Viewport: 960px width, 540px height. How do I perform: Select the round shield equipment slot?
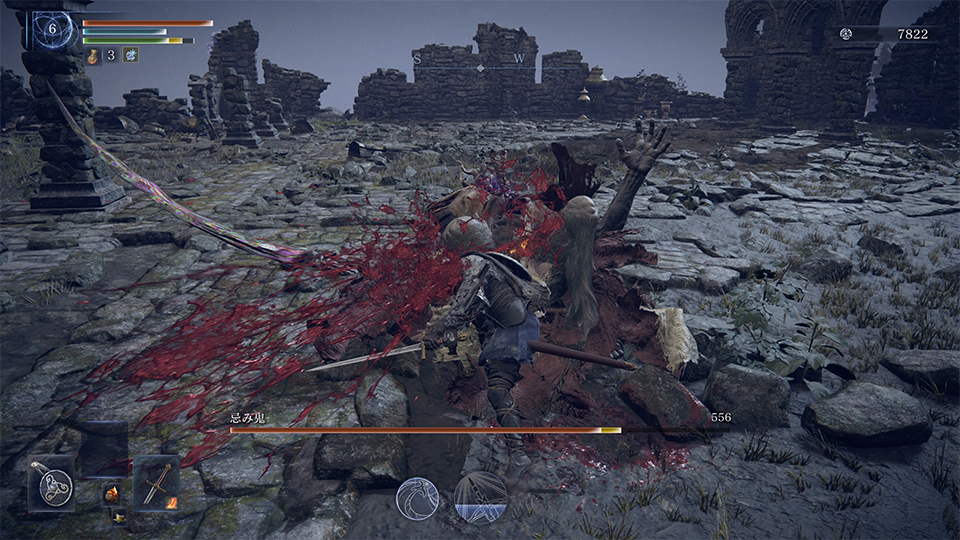point(50,483)
